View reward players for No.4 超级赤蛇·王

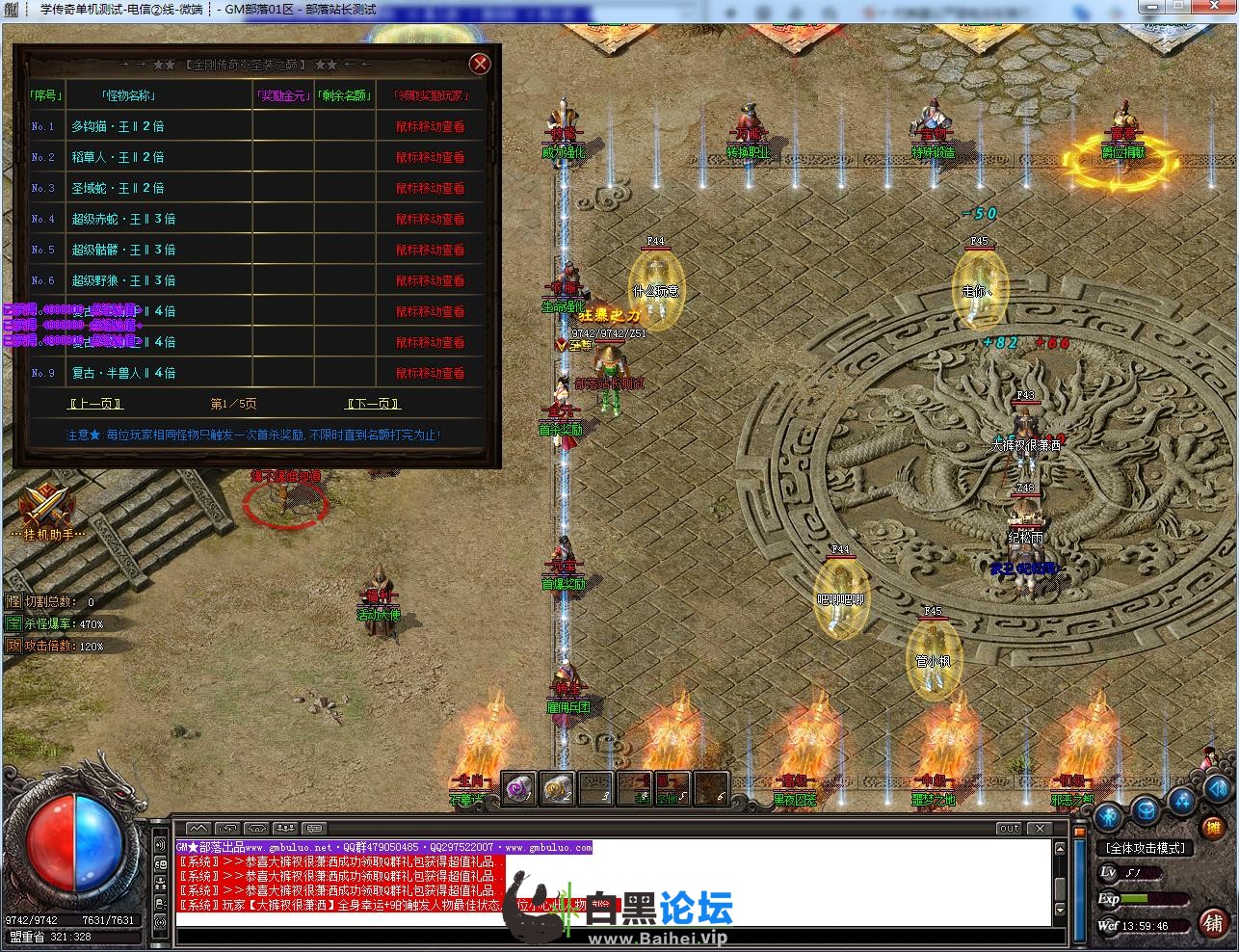pyautogui.click(x=430, y=219)
